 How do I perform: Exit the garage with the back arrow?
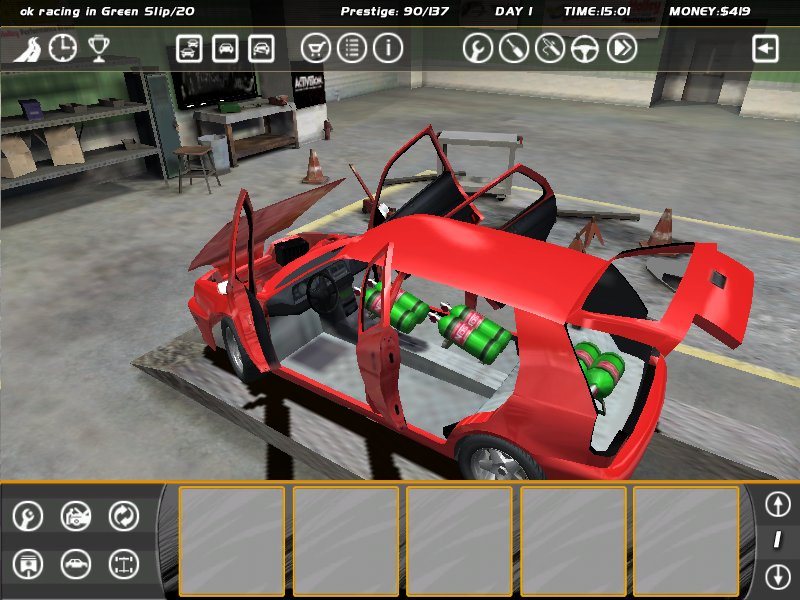[765, 49]
